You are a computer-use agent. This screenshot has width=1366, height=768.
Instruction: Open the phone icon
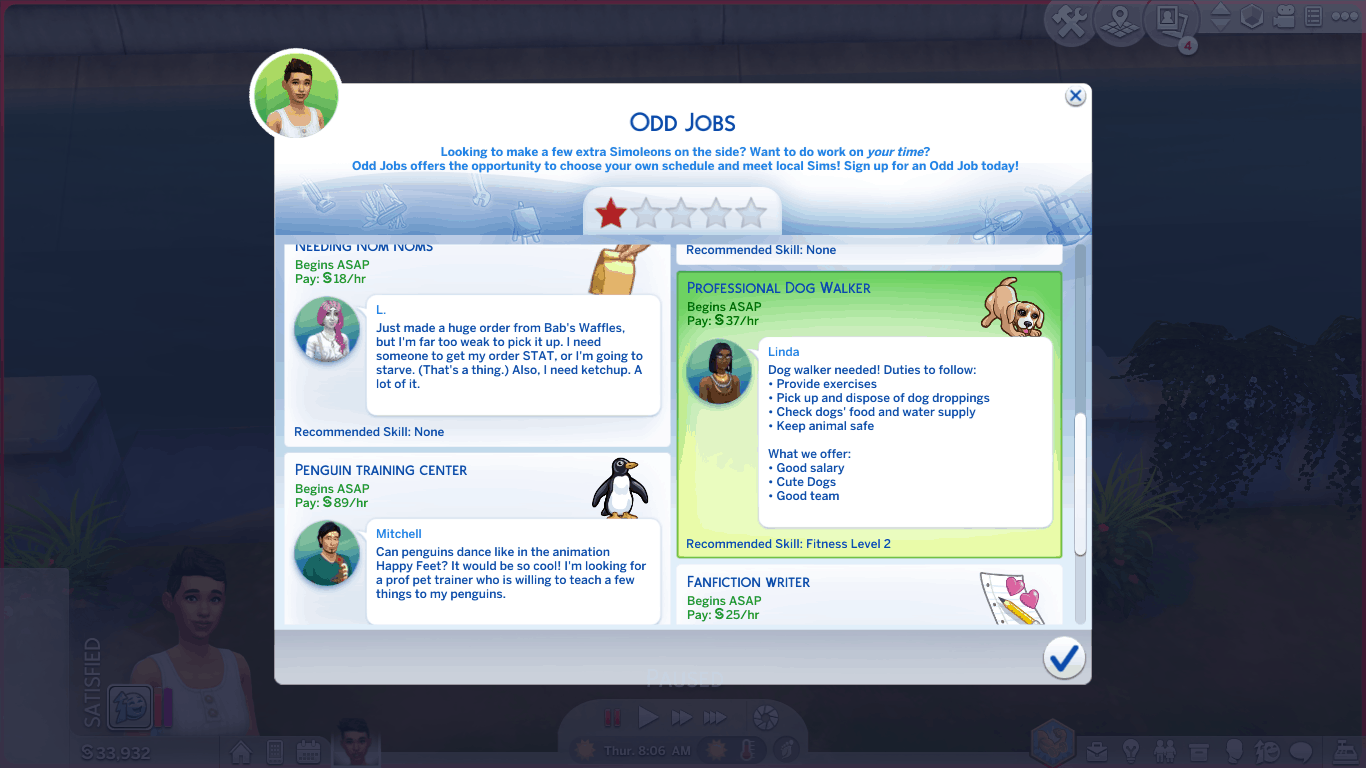pos(275,752)
